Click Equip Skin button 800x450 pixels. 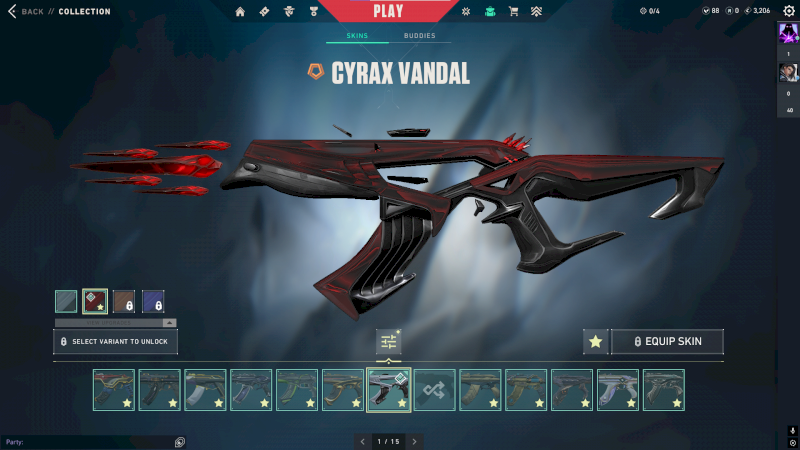(667, 342)
